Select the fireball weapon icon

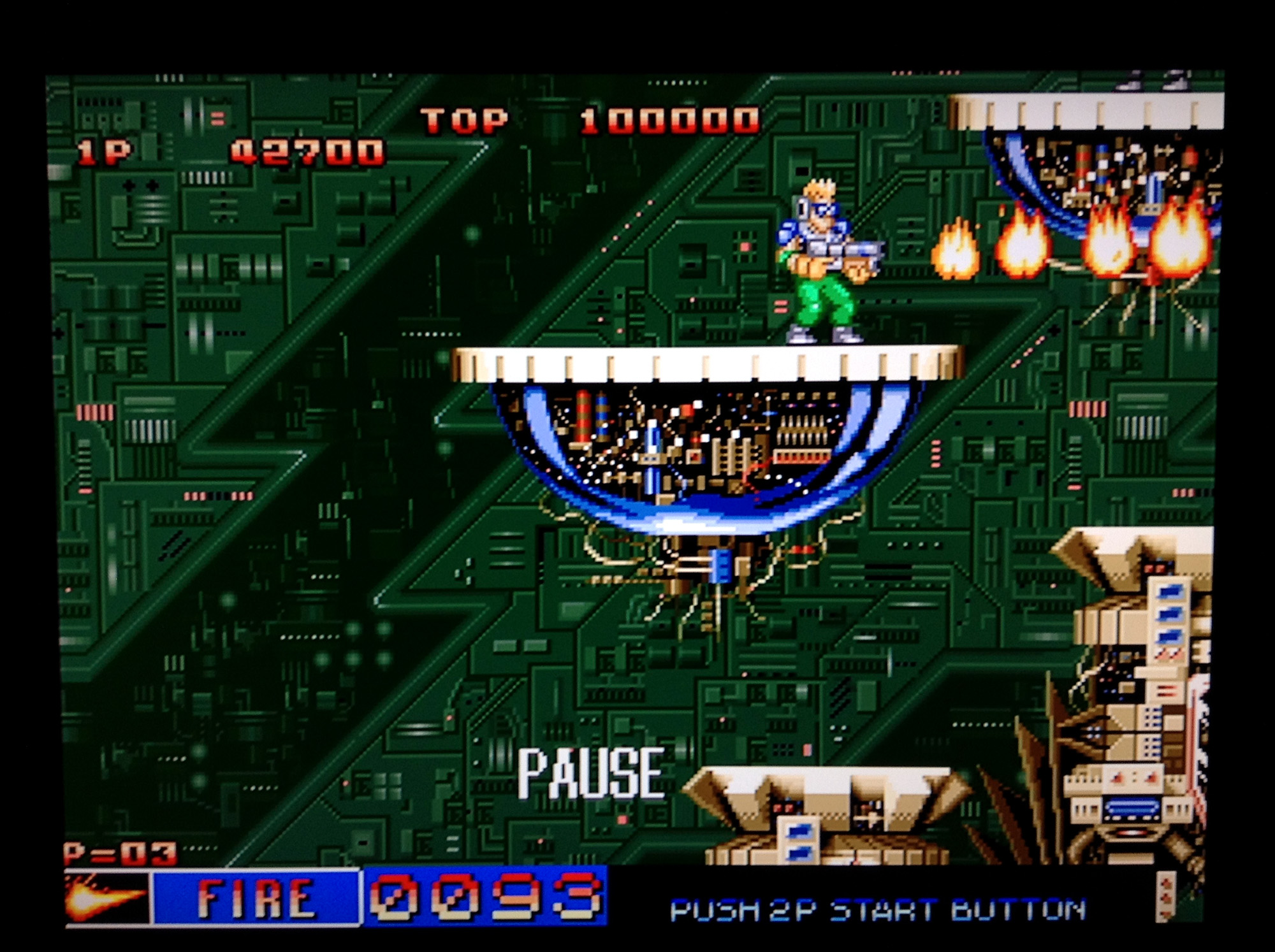[x=107, y=897]
